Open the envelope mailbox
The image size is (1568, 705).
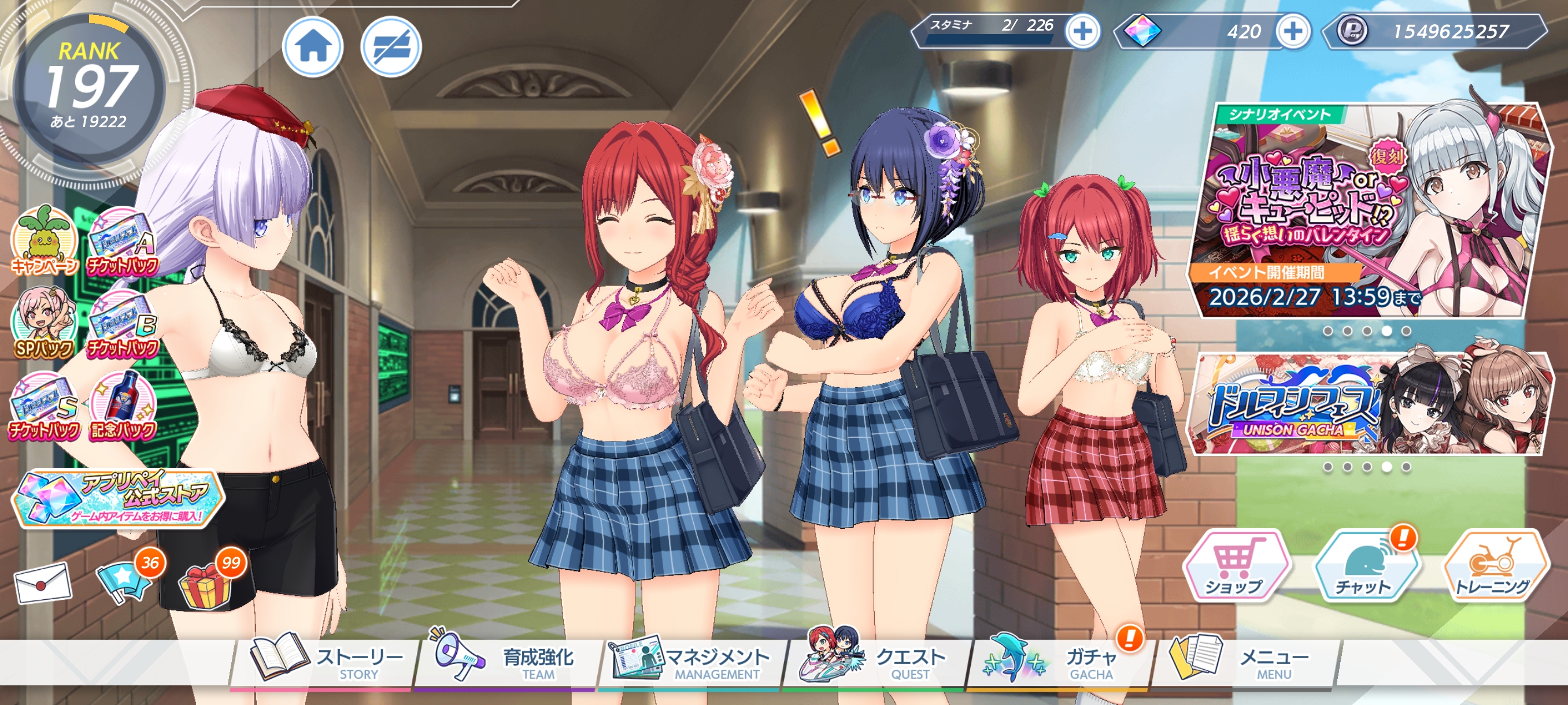click(43, 582)
